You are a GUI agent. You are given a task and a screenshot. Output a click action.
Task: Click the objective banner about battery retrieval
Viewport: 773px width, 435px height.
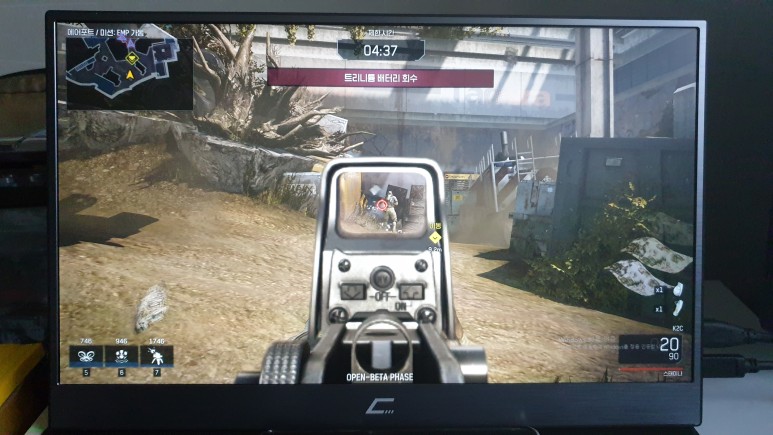tap(380, 77)
